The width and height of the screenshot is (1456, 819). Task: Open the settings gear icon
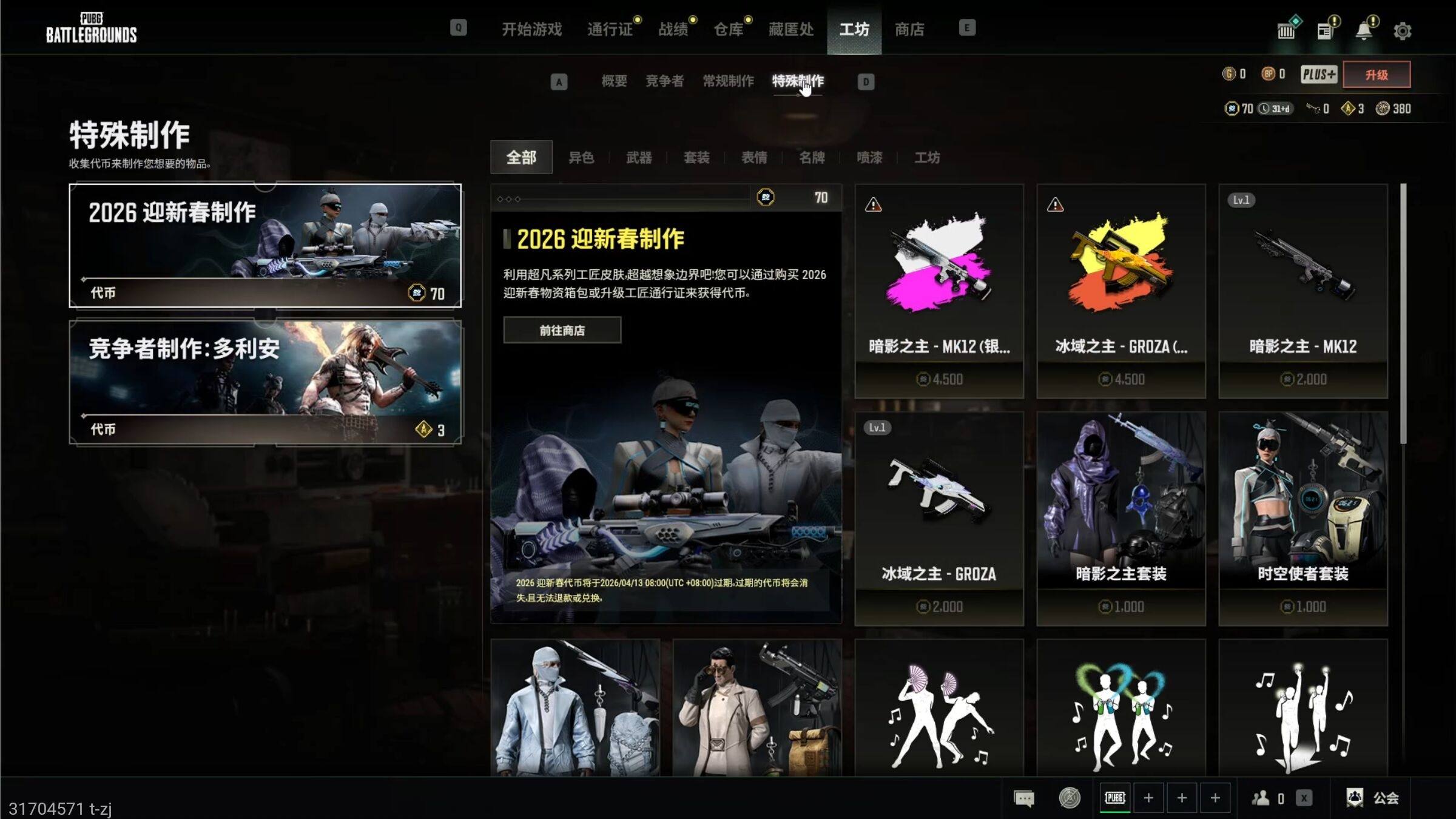click(1402, 31)
